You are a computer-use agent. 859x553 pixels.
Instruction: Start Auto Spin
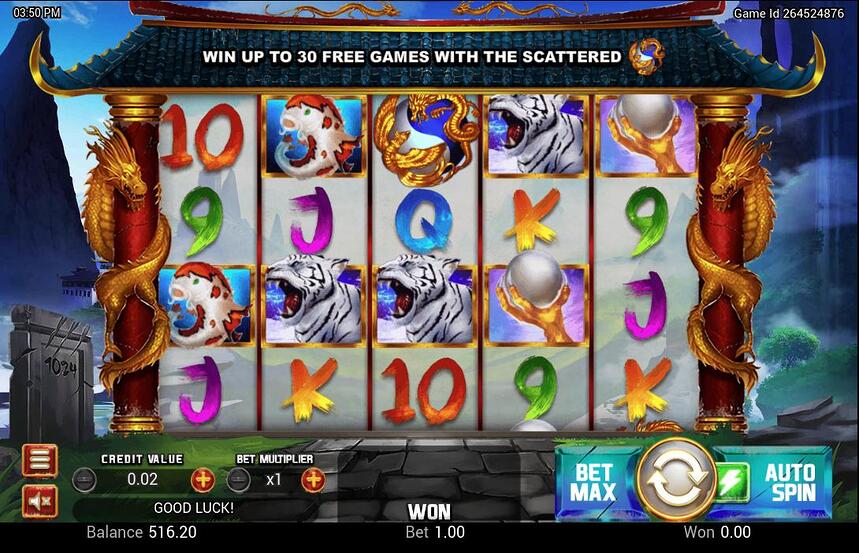(792, 482)
